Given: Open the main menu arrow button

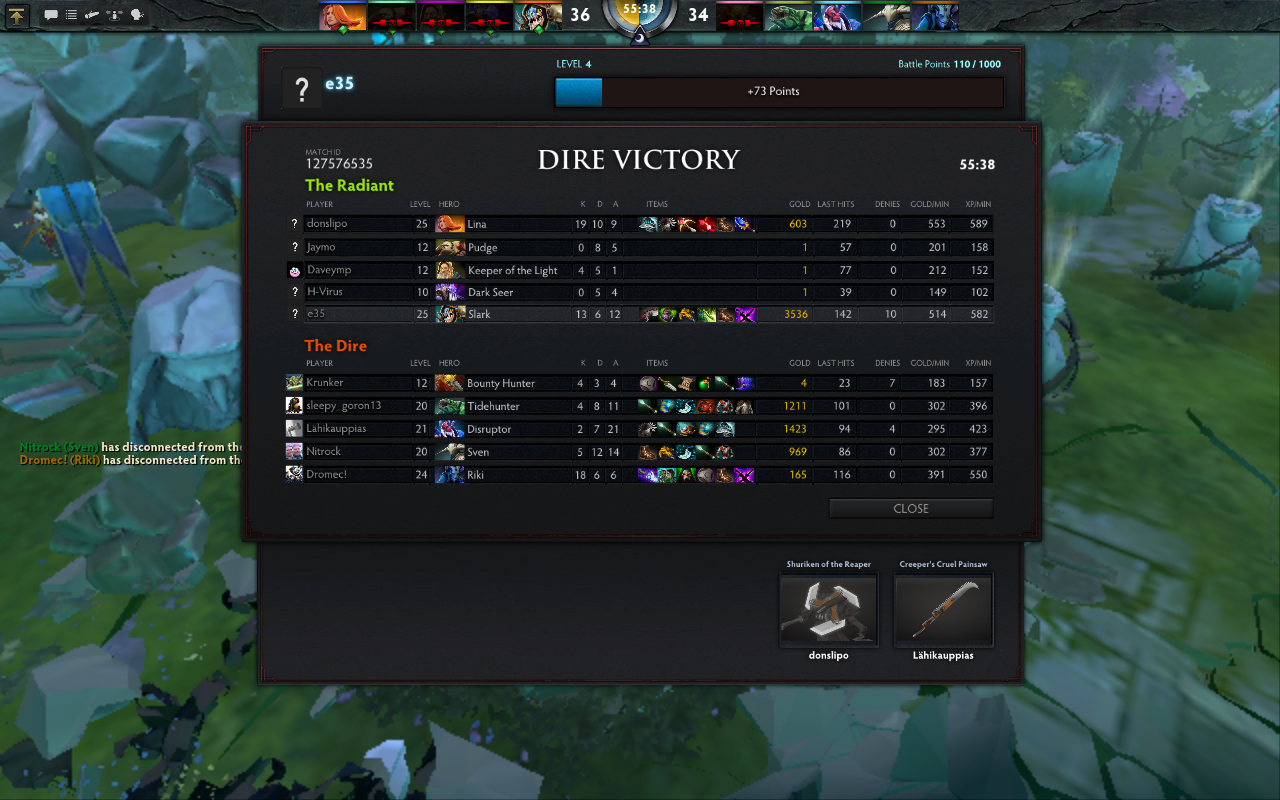Looking at the screenshot, I should (17, 15).
